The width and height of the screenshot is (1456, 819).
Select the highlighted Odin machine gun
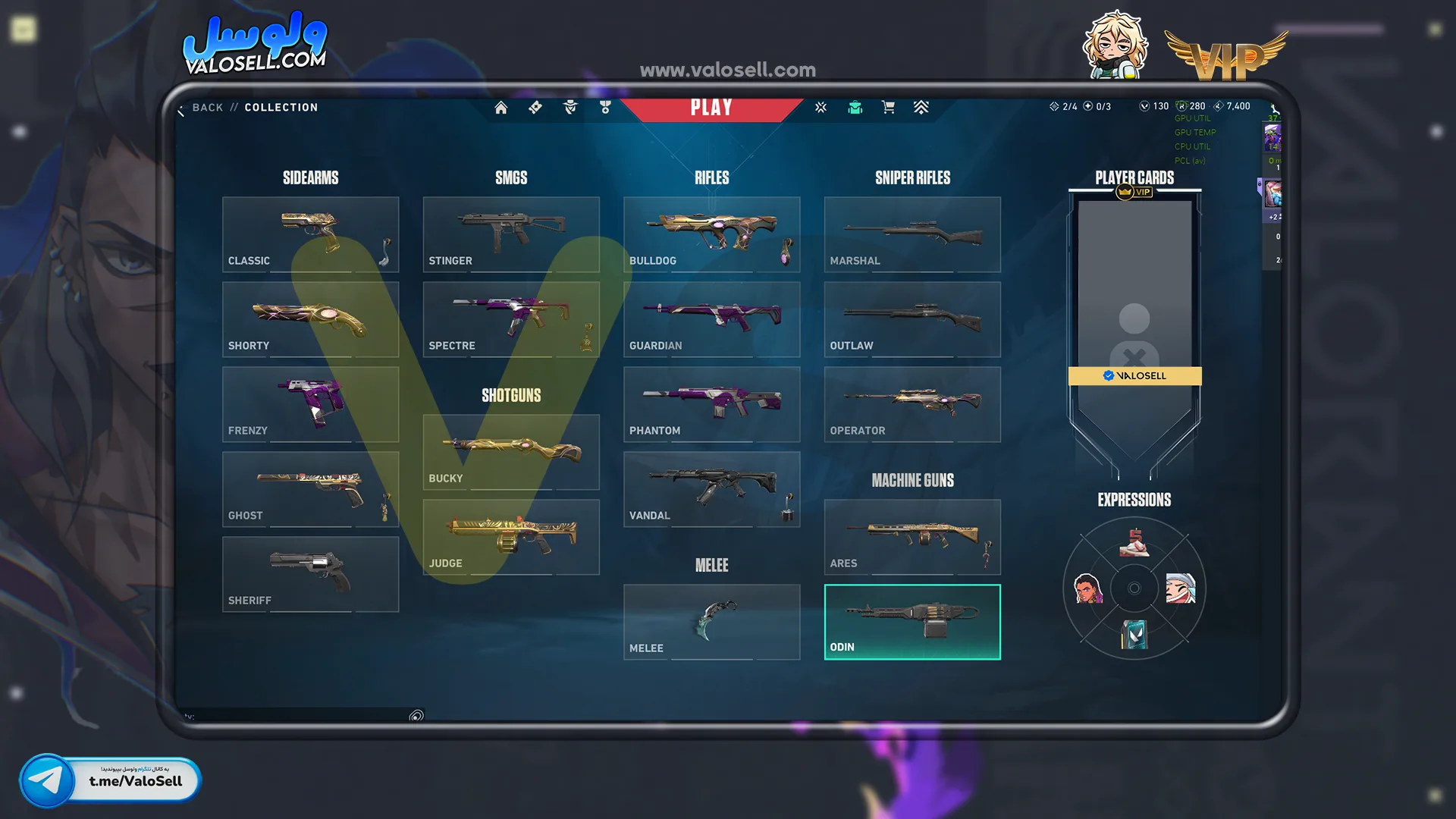912,622
